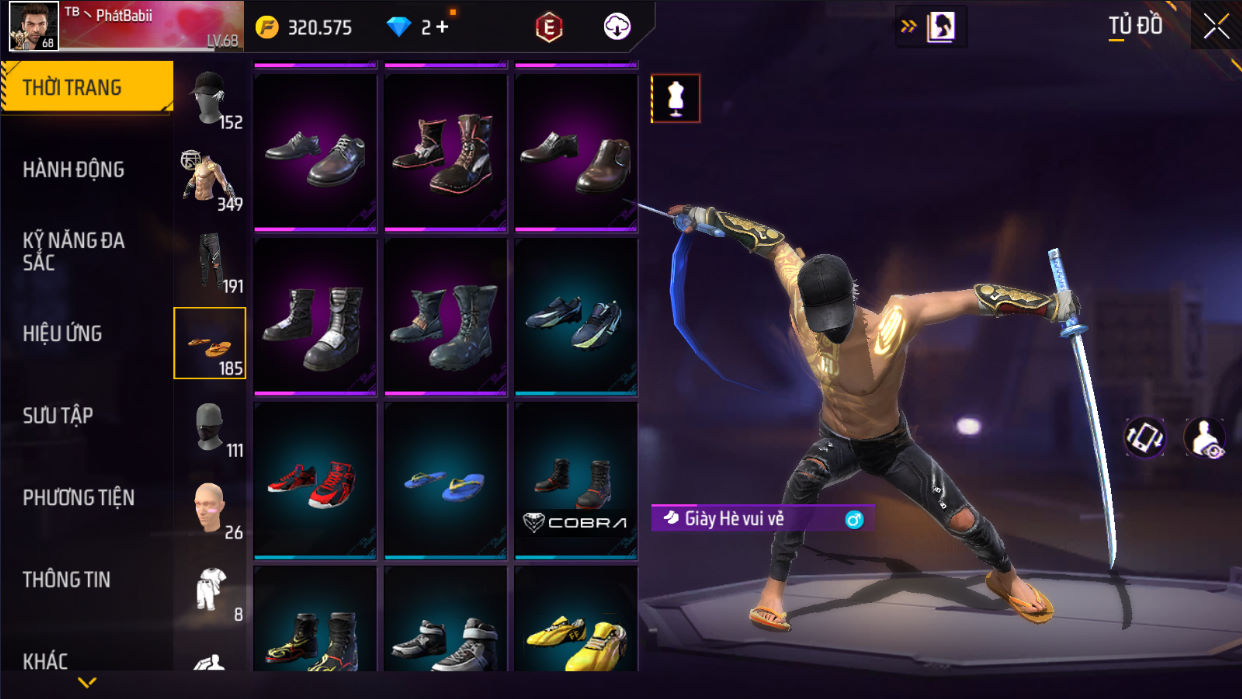Open the THỜI TRANG category

pos(85,88)
